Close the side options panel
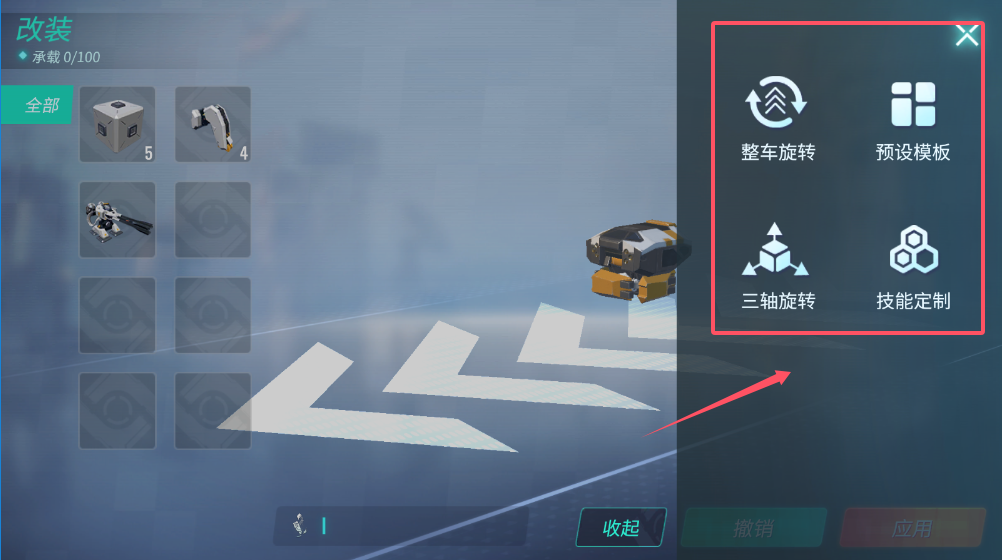The height and width of the screenshot is (560, 1002). (966, 37)
